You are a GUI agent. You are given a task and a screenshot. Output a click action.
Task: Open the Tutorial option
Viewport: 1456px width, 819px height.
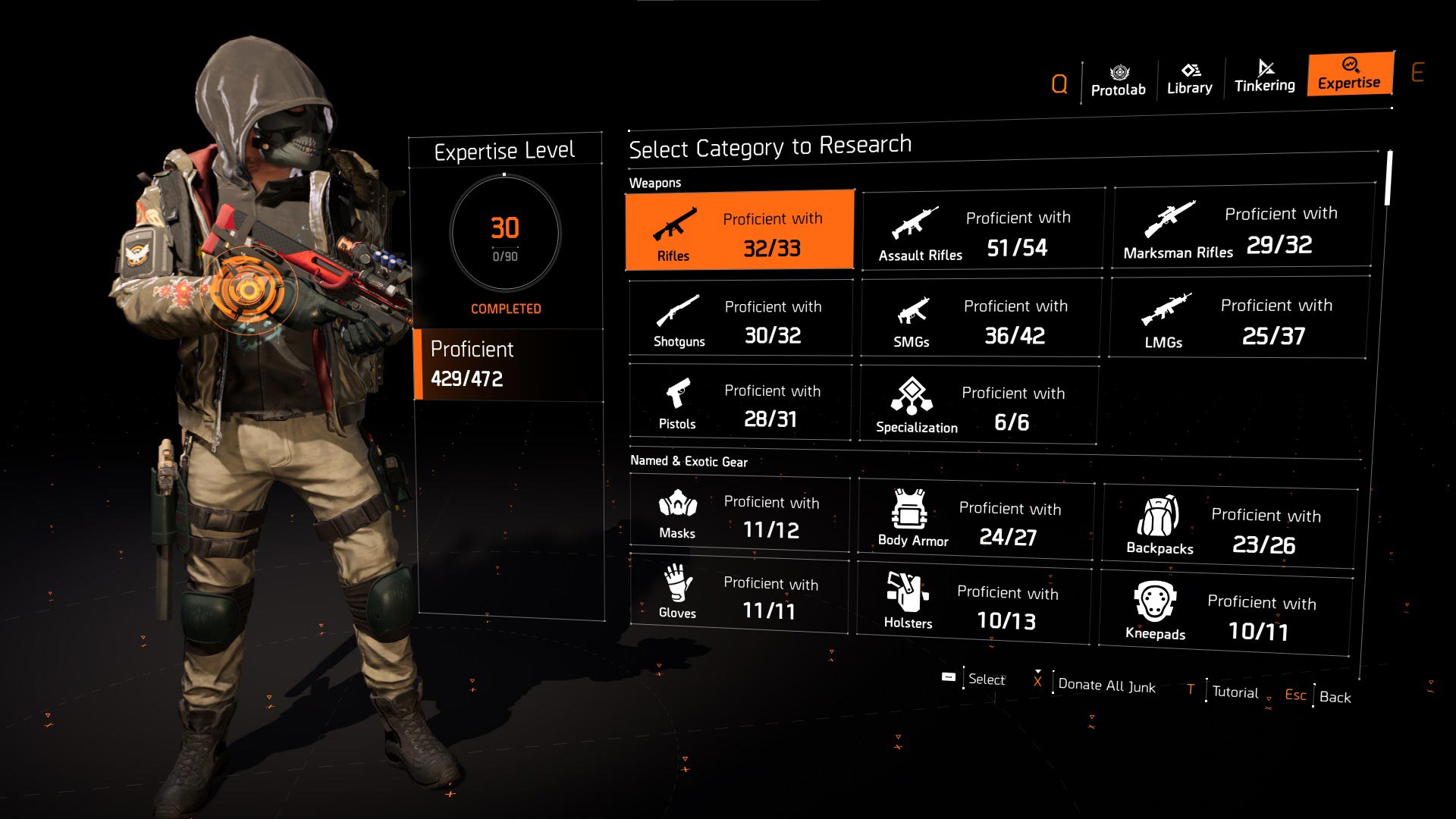click(1234, 692)
